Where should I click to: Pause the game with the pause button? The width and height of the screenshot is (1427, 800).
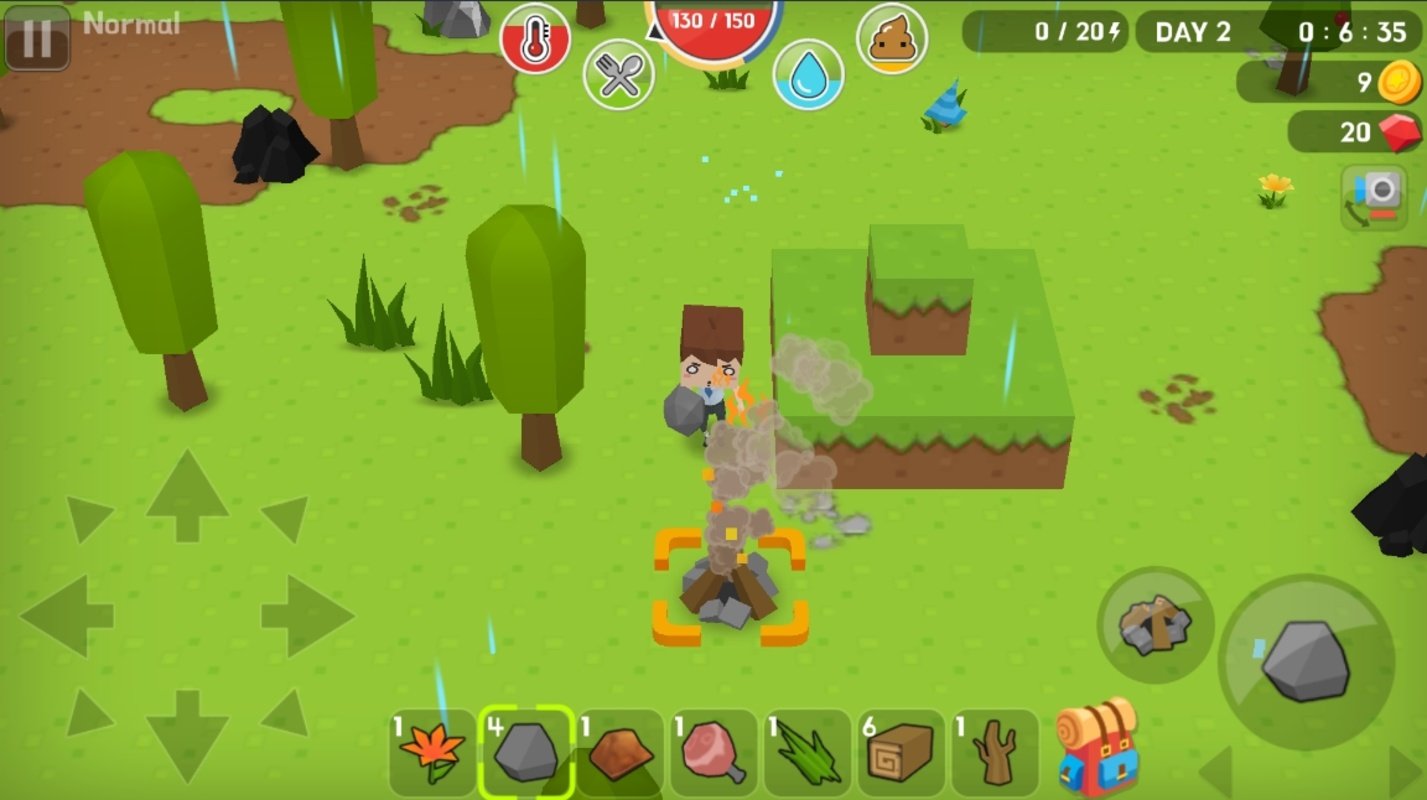[37, 38]
